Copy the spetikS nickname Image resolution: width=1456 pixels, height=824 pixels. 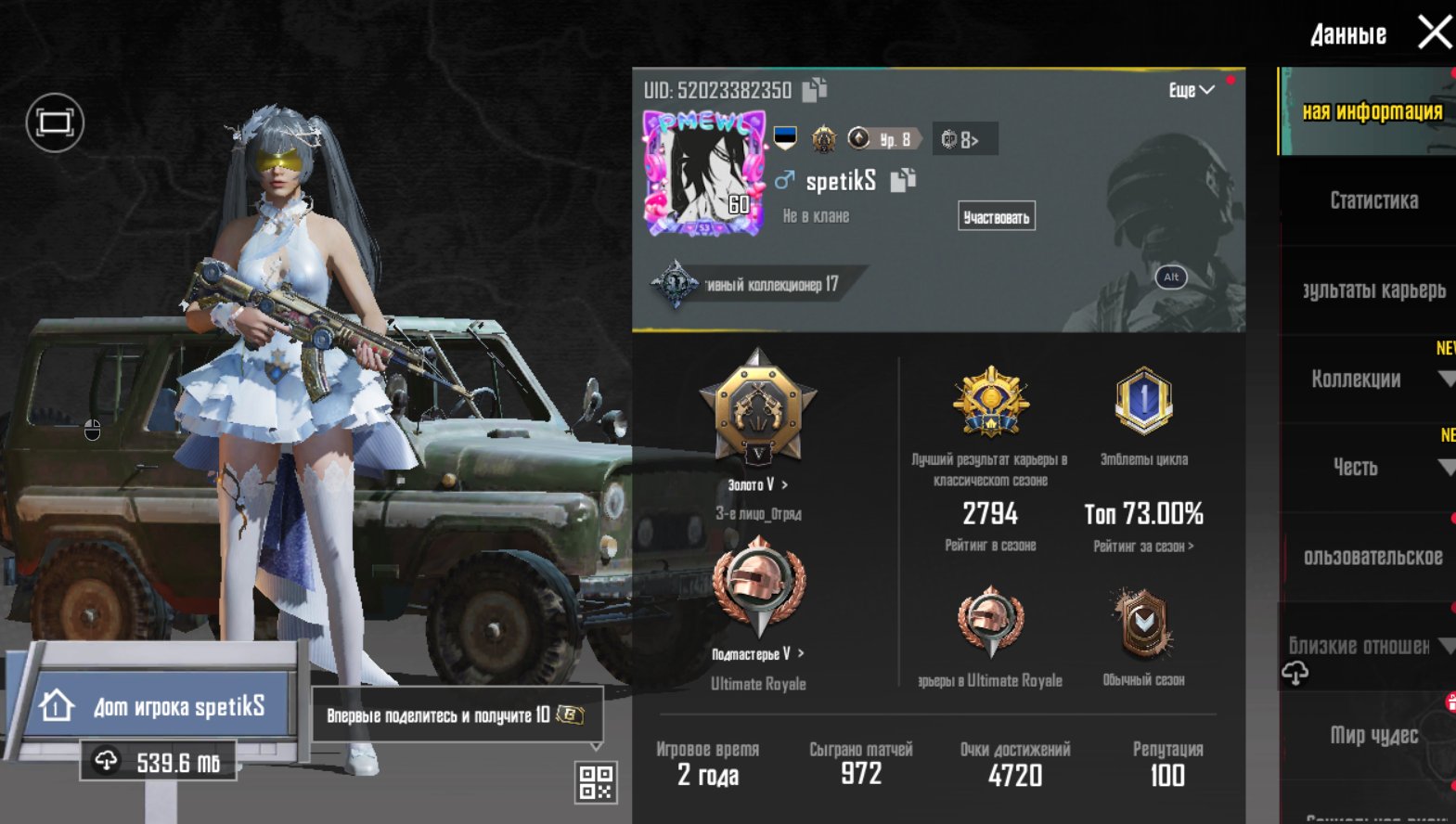[903, 180]
